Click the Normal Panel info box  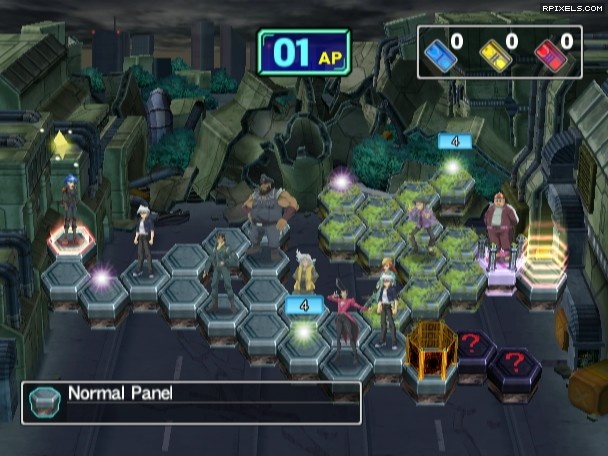(x=191, y=402)
